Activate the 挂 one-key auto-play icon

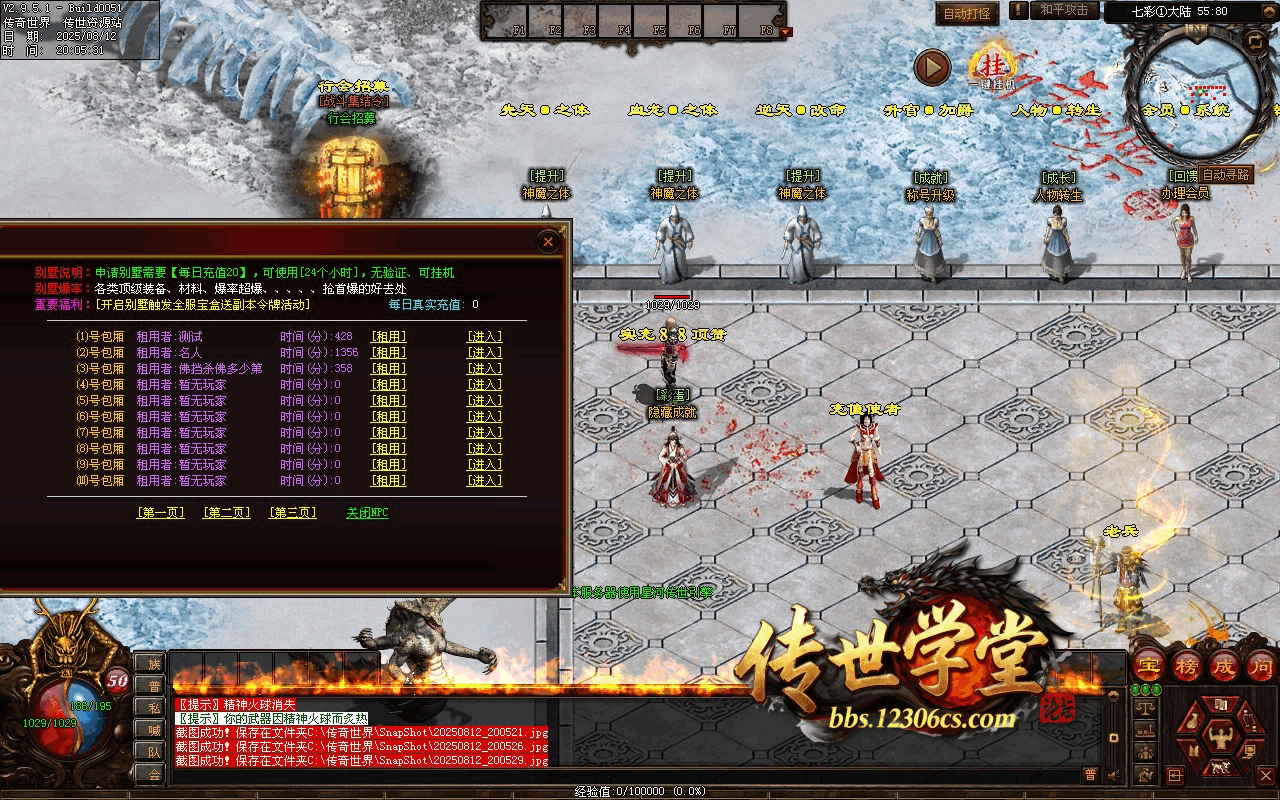click(x=993, y=64)
